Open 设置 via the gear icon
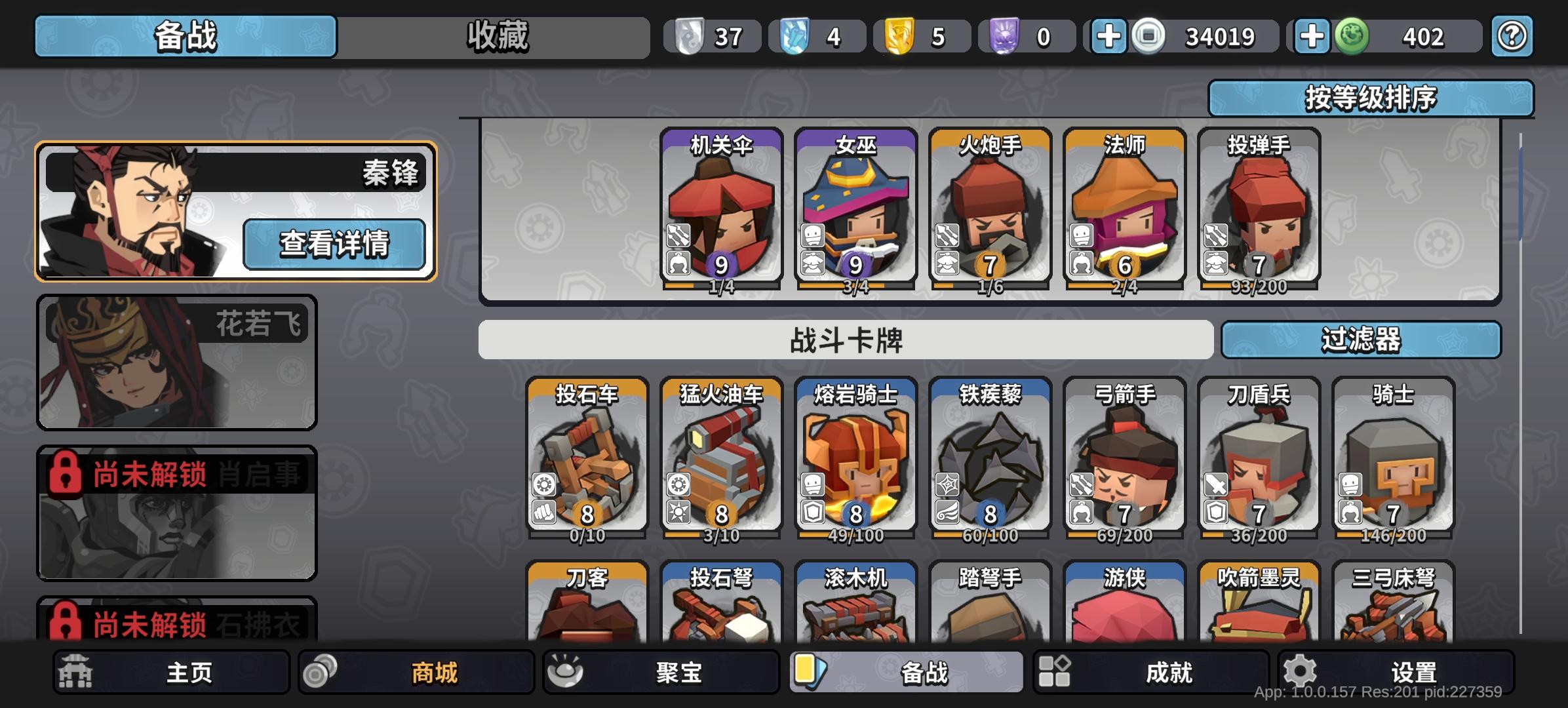 click(1301, 671)
